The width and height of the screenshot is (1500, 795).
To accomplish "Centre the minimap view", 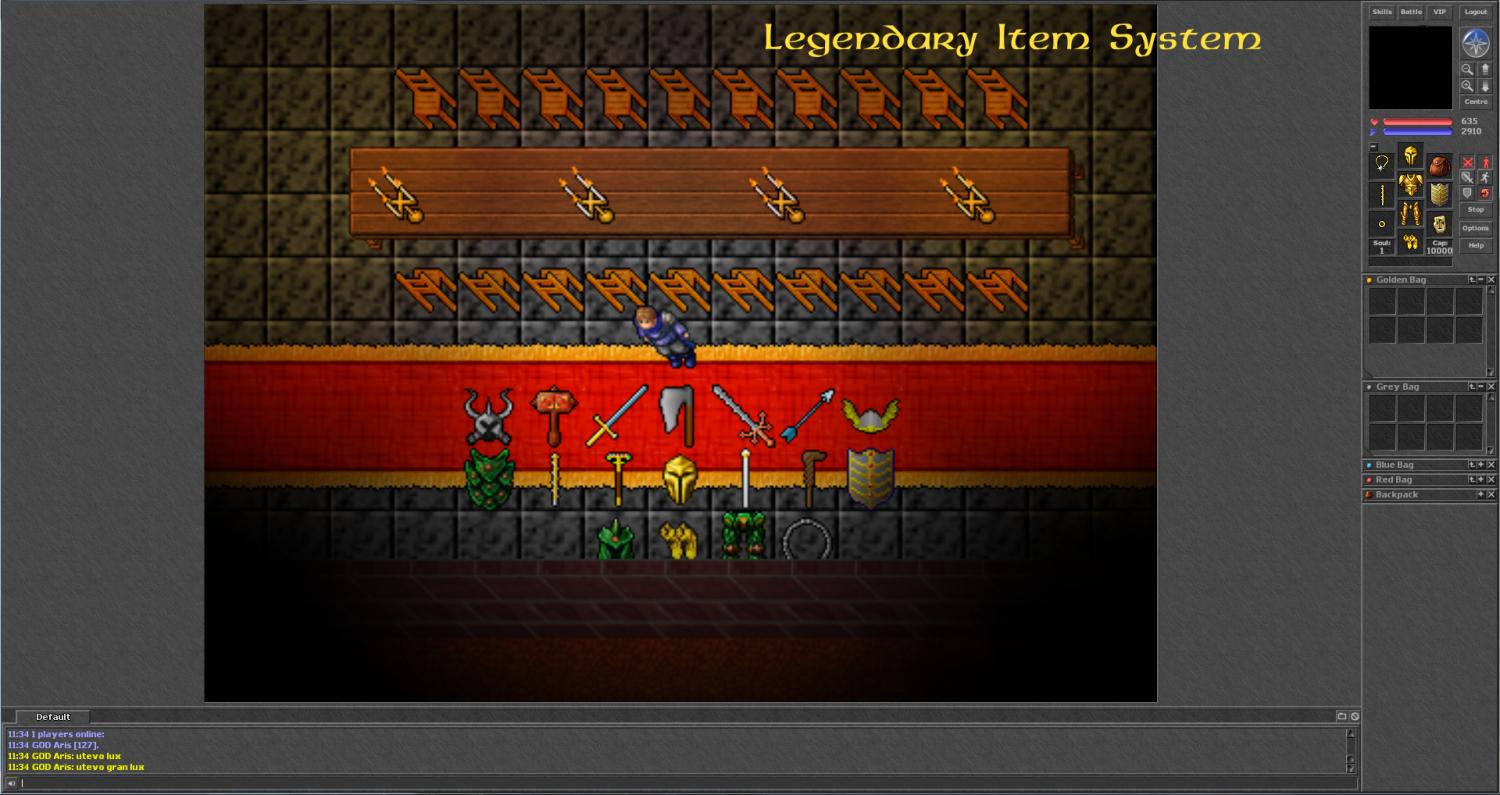I will [x=1476, y=102].
